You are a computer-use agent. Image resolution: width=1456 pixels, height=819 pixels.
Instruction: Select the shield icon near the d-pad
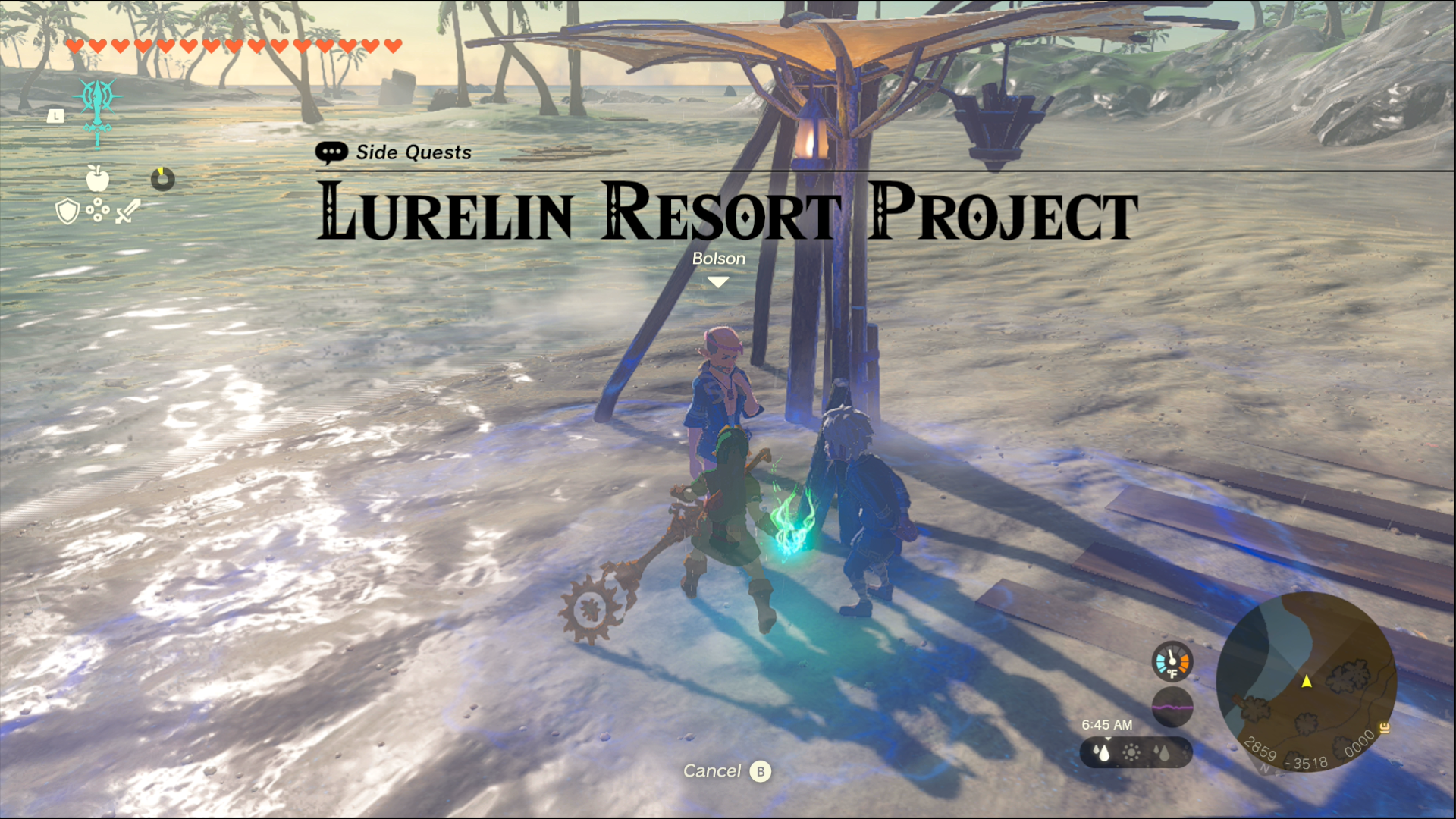(x=66, y=211)
